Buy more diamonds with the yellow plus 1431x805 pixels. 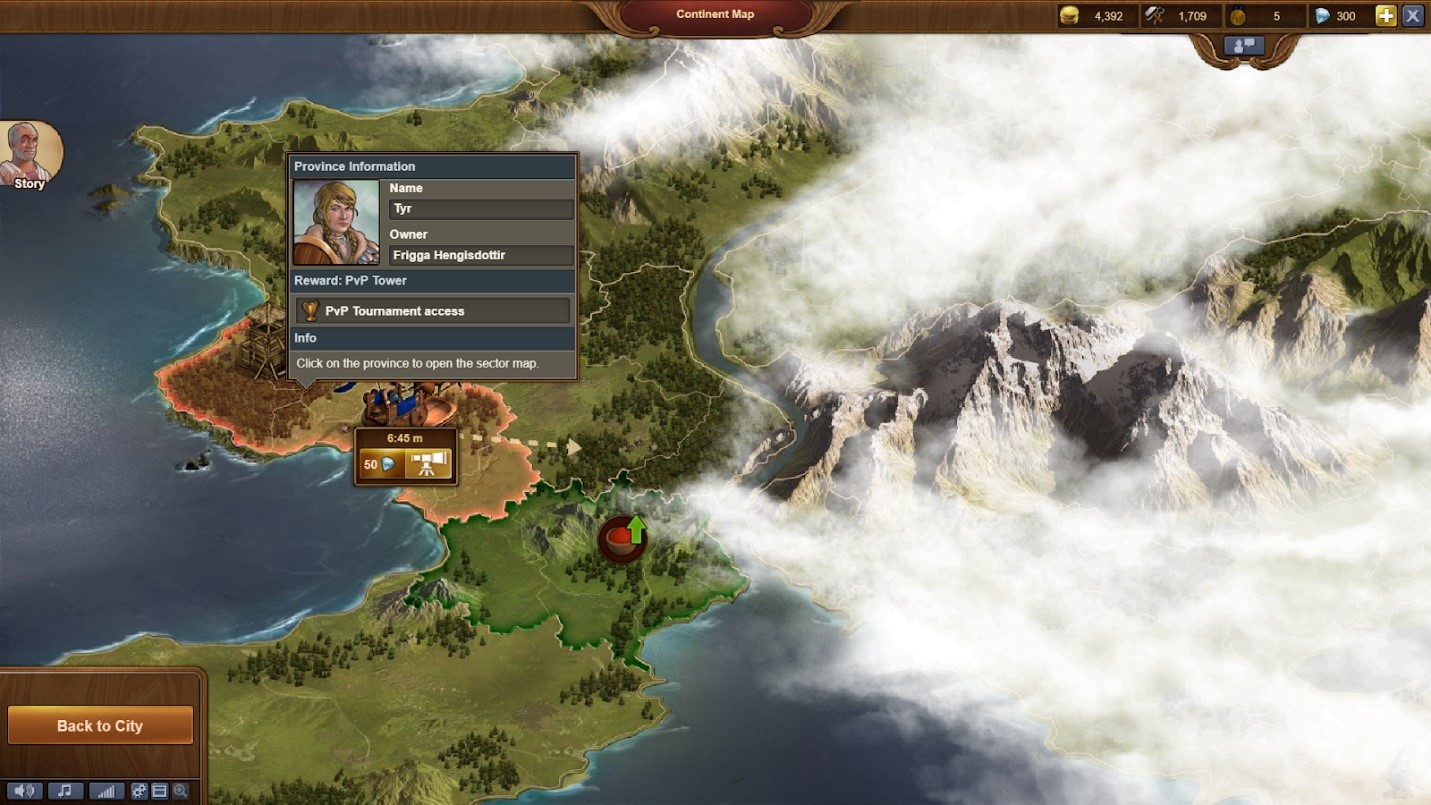1385,16
